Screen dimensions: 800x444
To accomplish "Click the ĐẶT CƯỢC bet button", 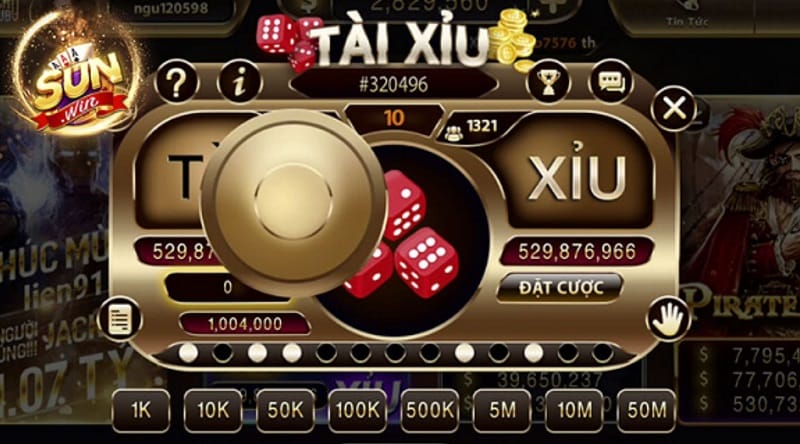I will click(x=560, y=288).
